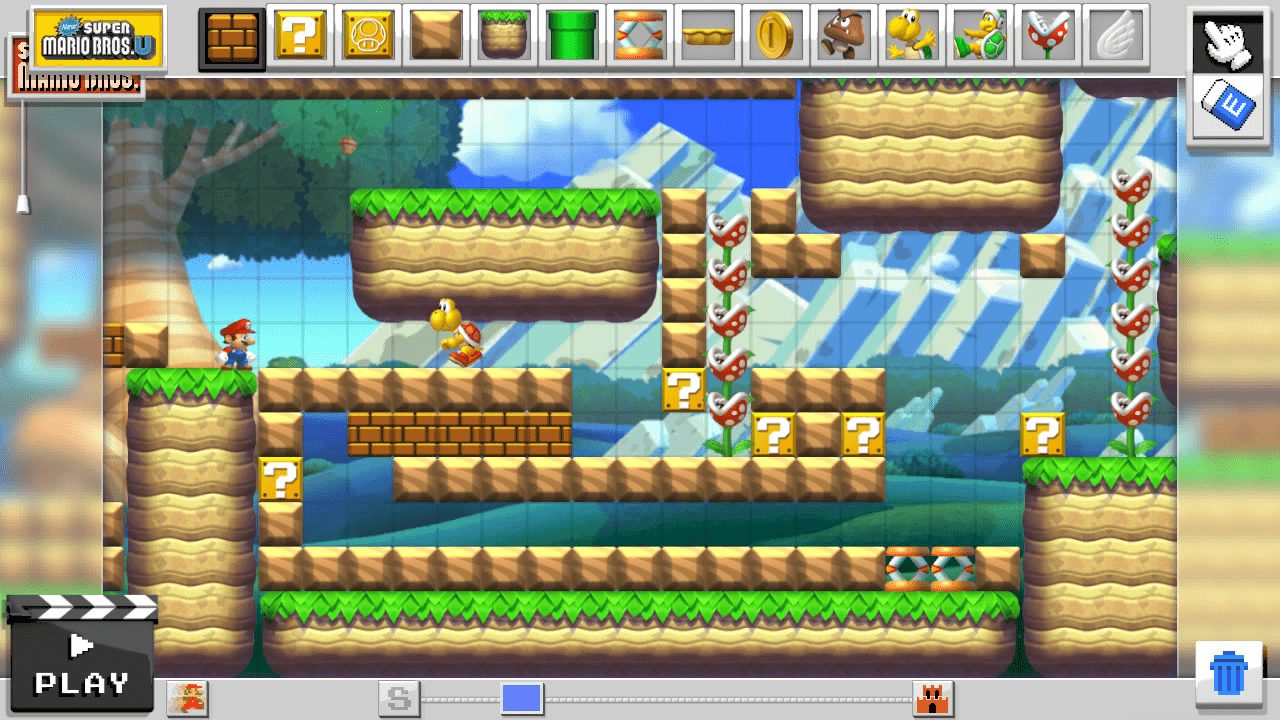Choose the super wing power-up
Image resolution: width=1280 pixels, height=720 pixels.
point(1114,36)
